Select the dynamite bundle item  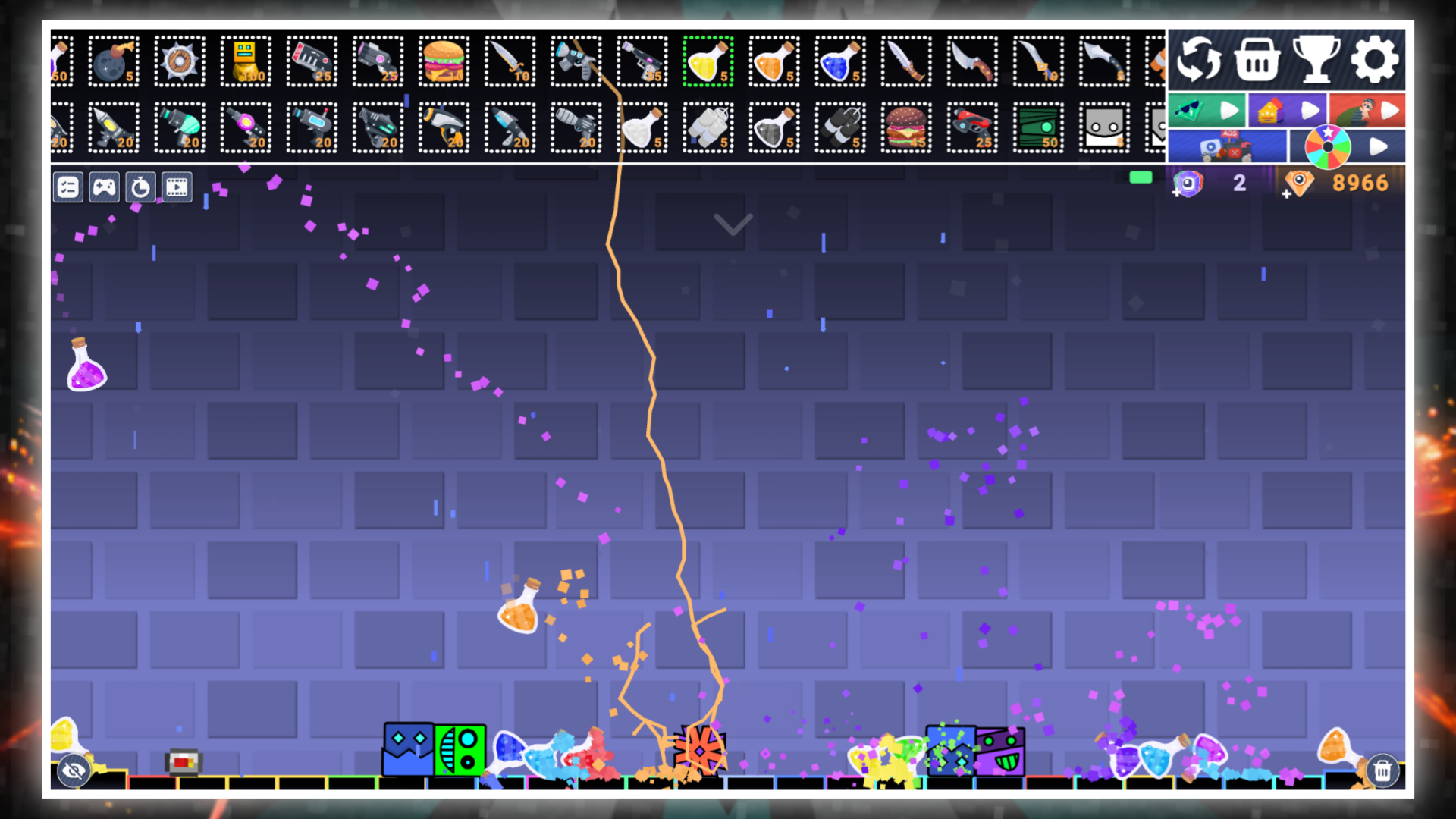pyautogui.click(x=840, y=127)
